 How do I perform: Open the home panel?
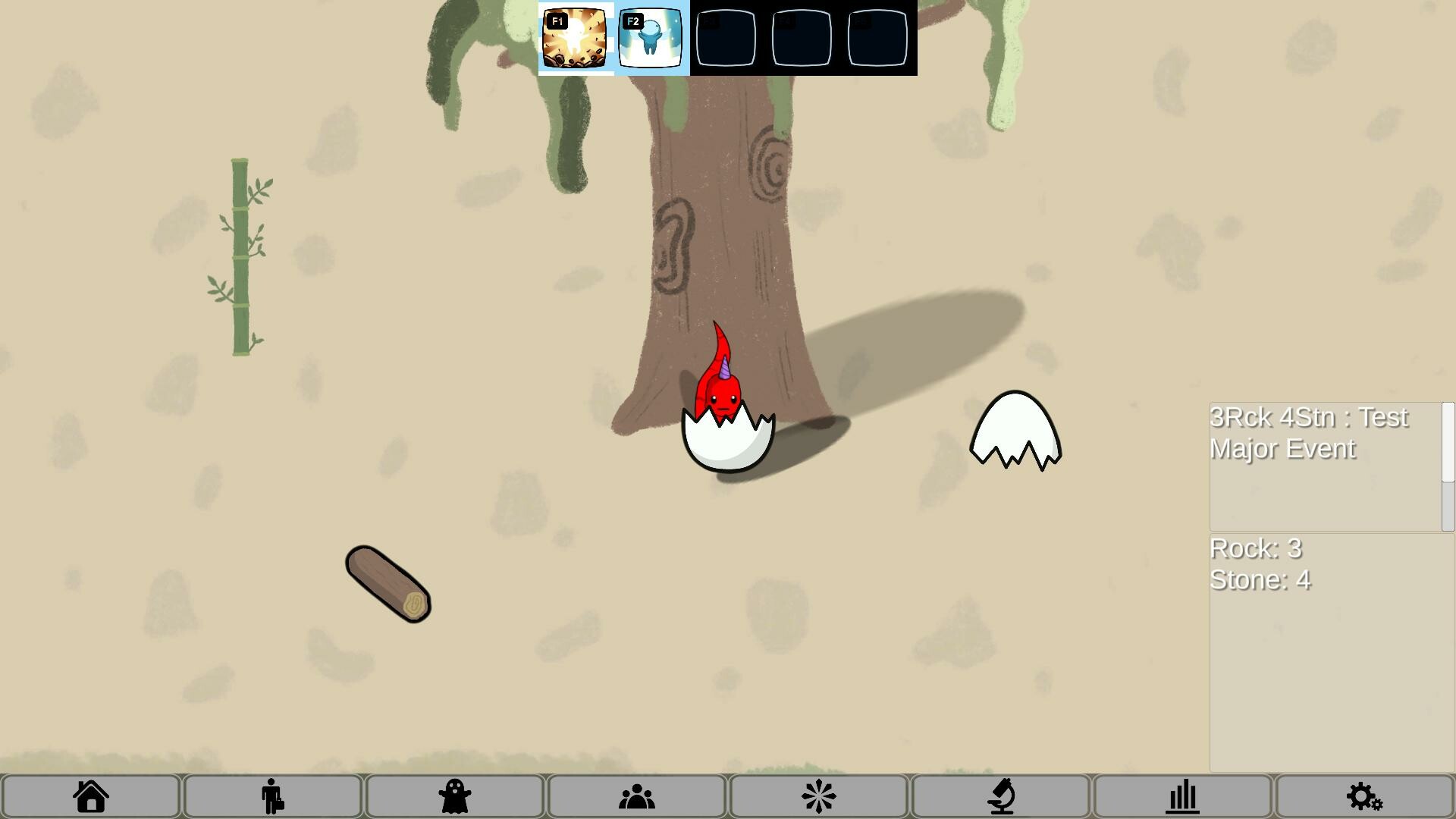(90, 796)
